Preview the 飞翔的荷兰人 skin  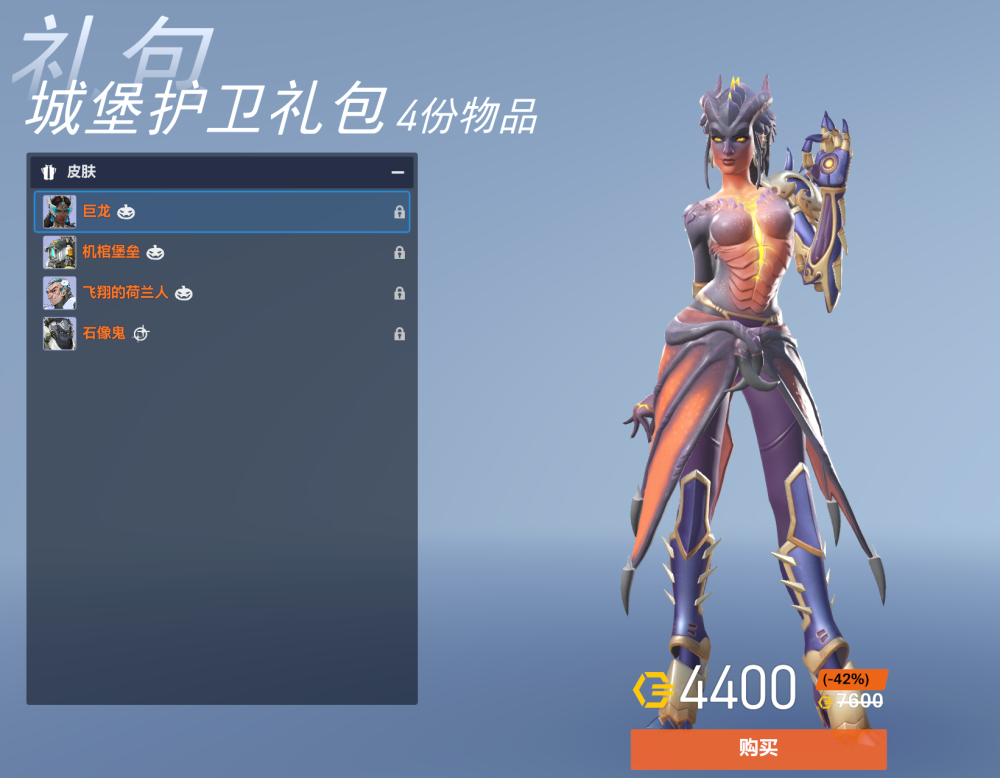(222, 293)
